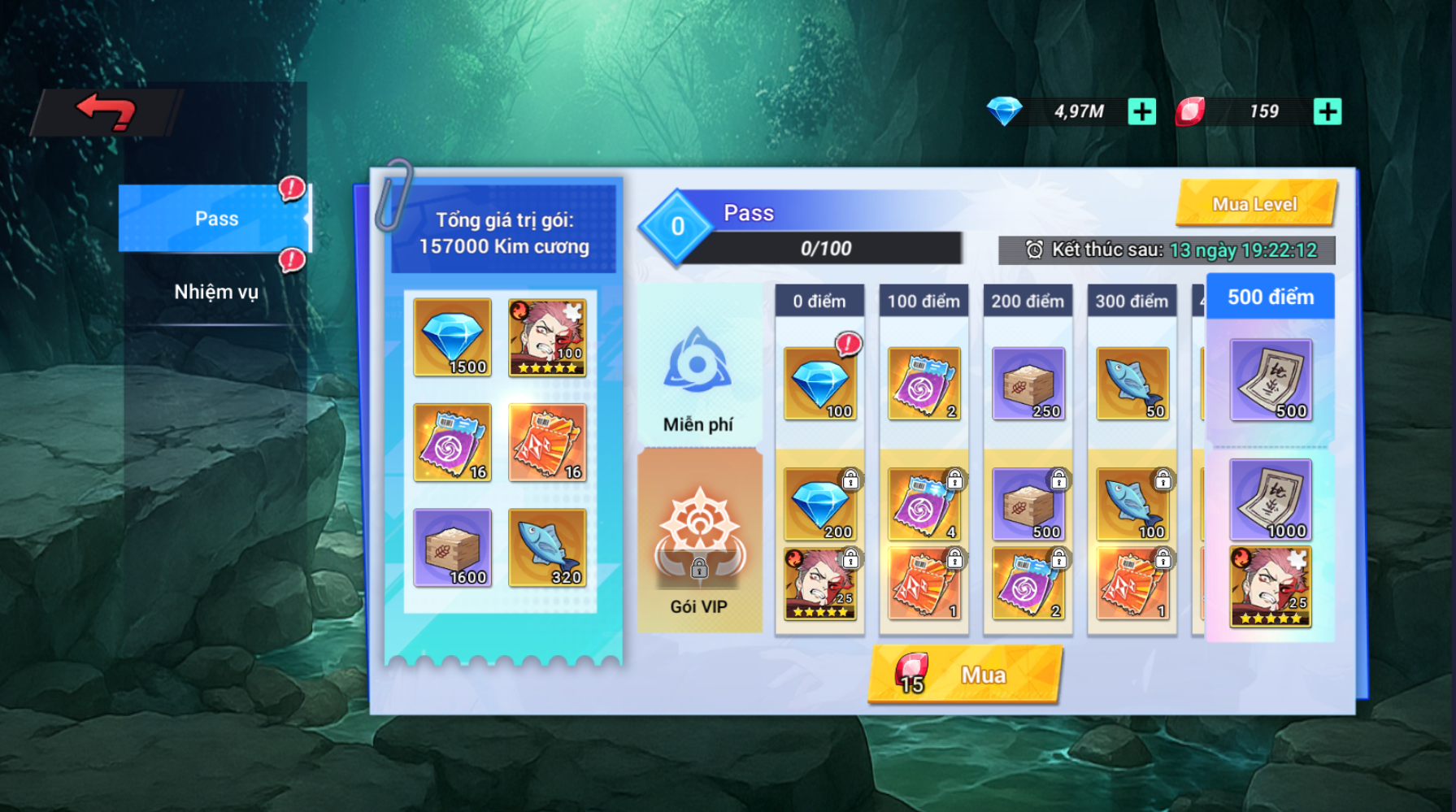The image size is (1456, 812).
Task: Add more red gems with plus button
Action: pos(1327,111)
